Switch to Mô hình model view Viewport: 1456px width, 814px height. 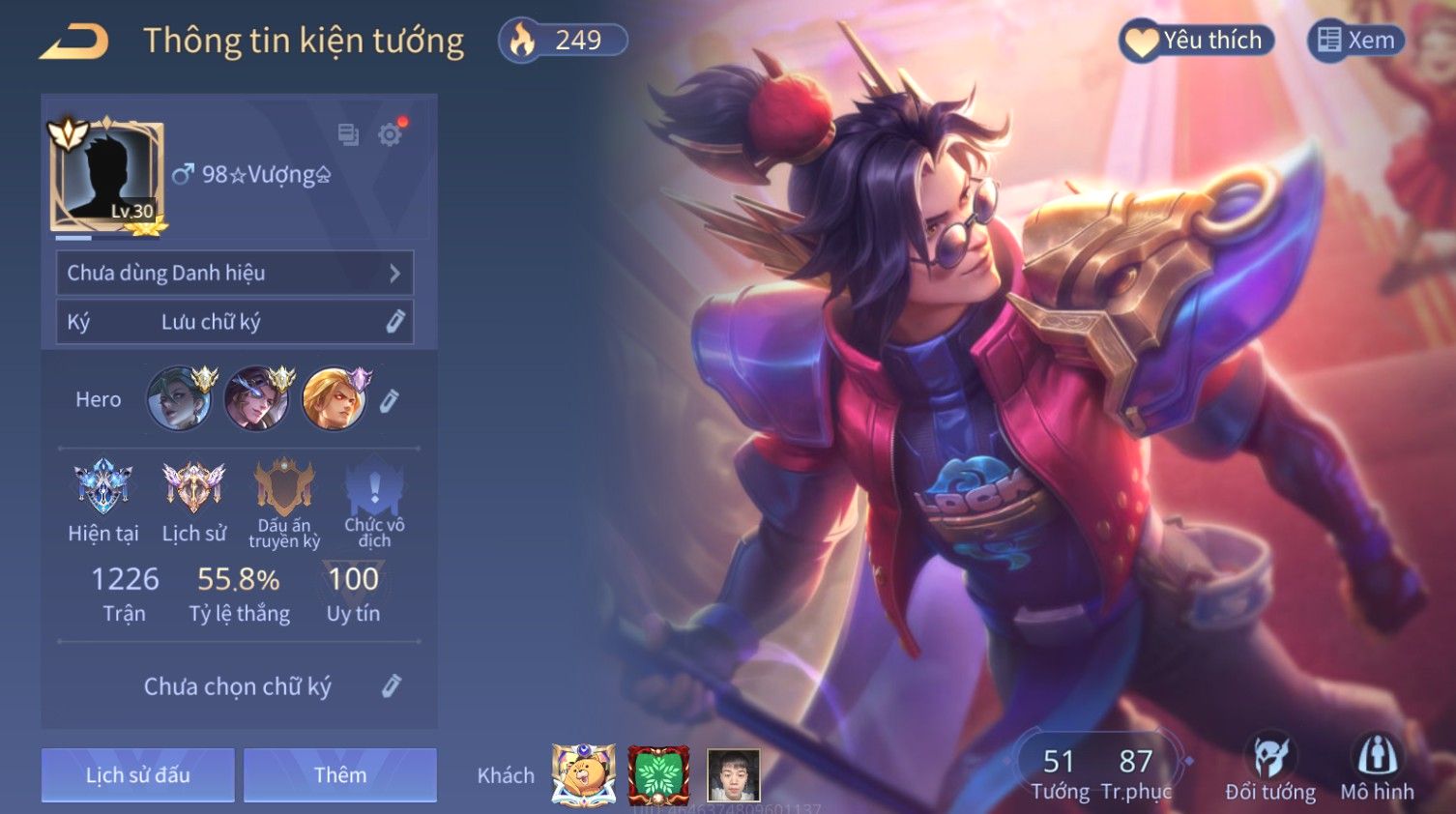pos(1377,770)
